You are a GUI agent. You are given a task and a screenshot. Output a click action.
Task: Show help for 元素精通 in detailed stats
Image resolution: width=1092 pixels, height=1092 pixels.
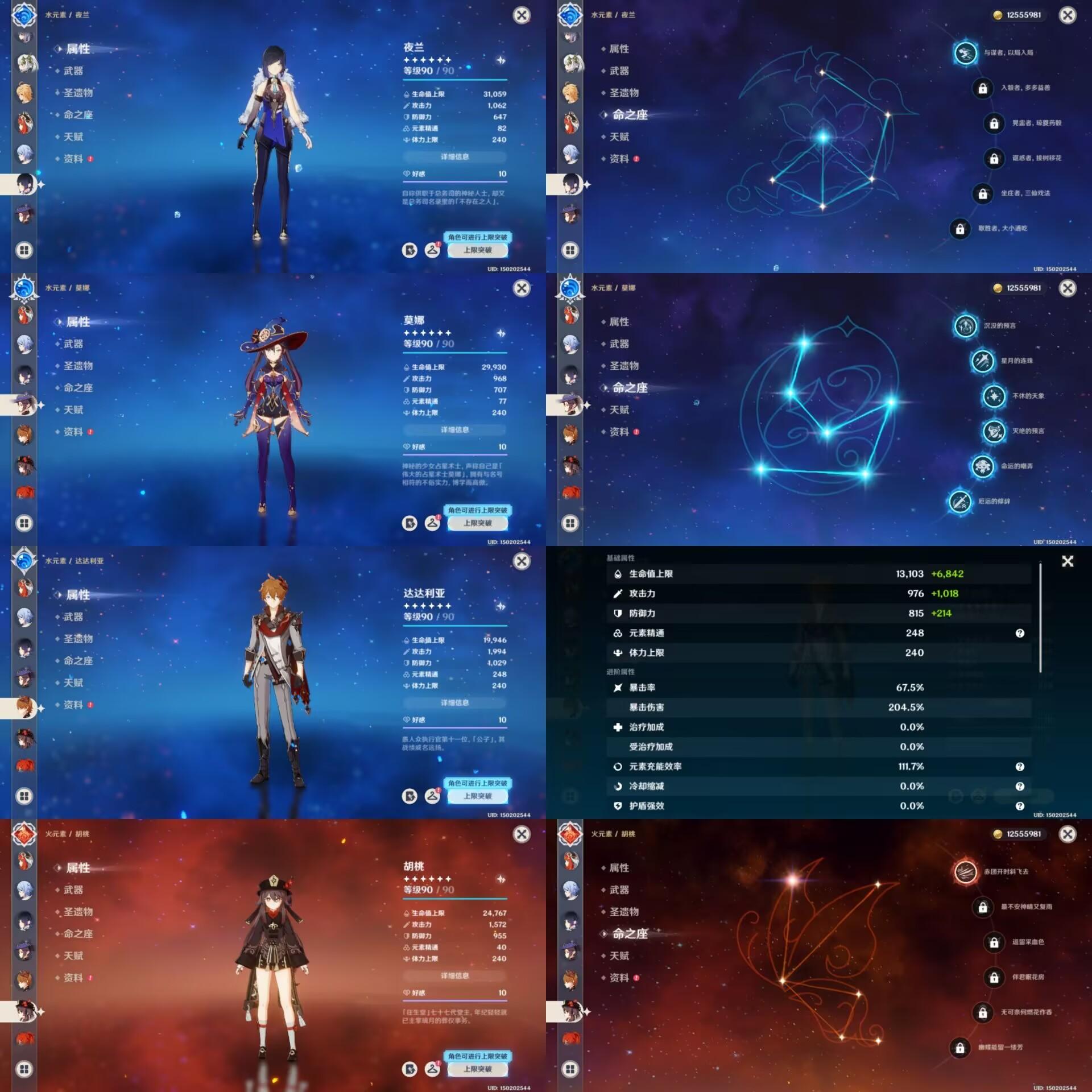click(x=1020, y=633)
